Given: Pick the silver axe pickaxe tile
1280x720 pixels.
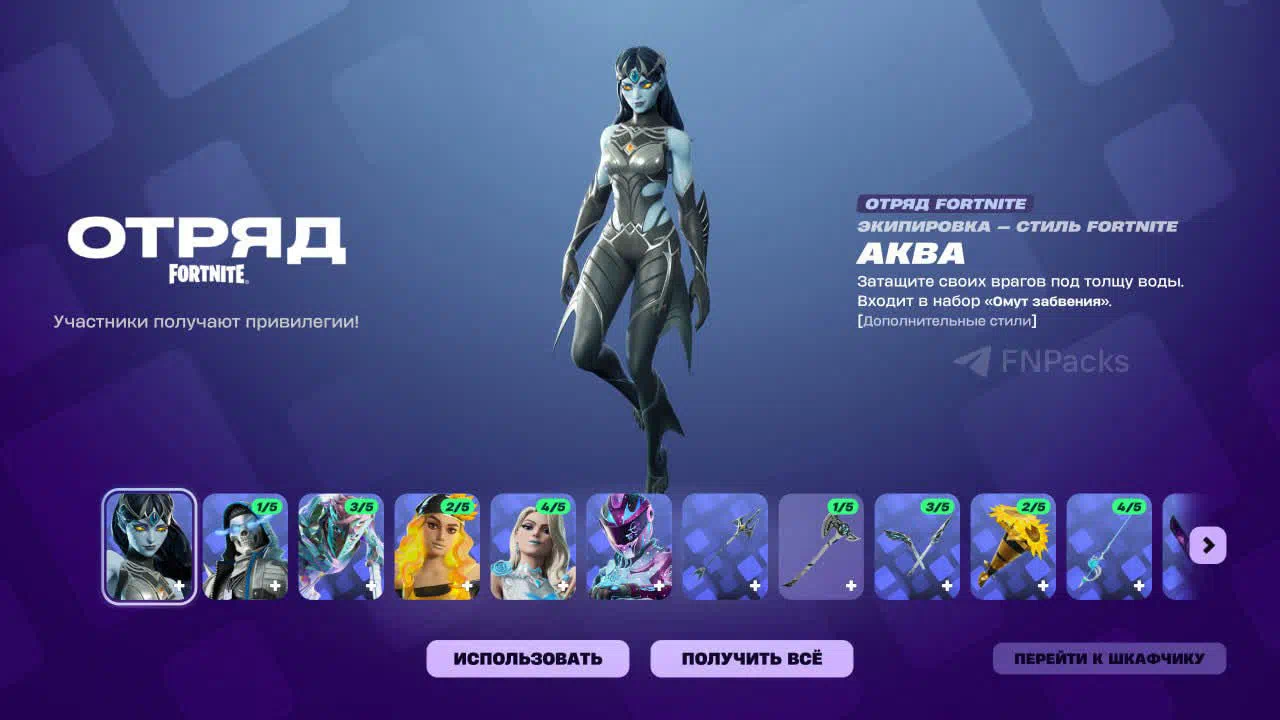Looking at the screenshot, I should click(821, 546).
